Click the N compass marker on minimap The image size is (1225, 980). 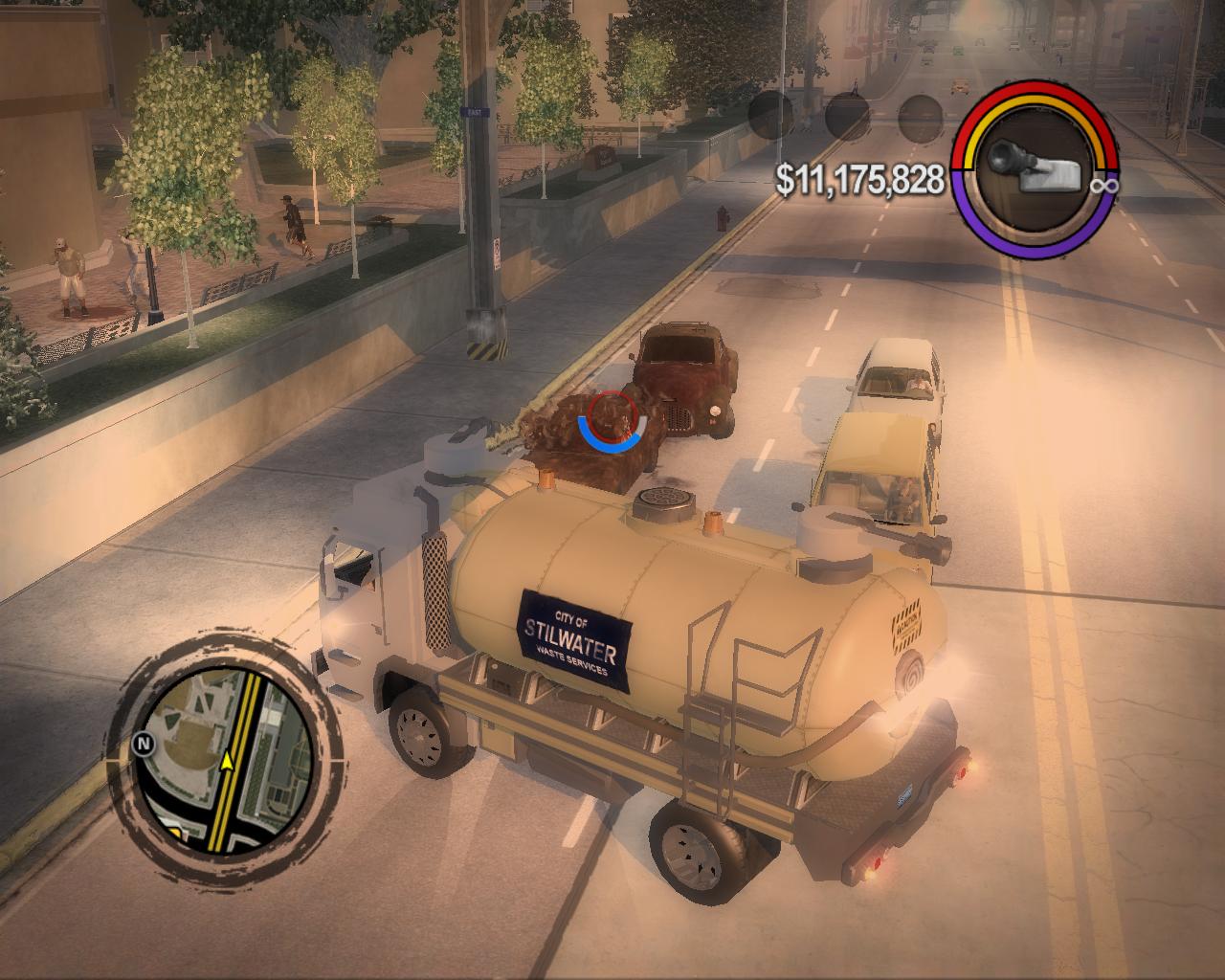pos(145,741)
